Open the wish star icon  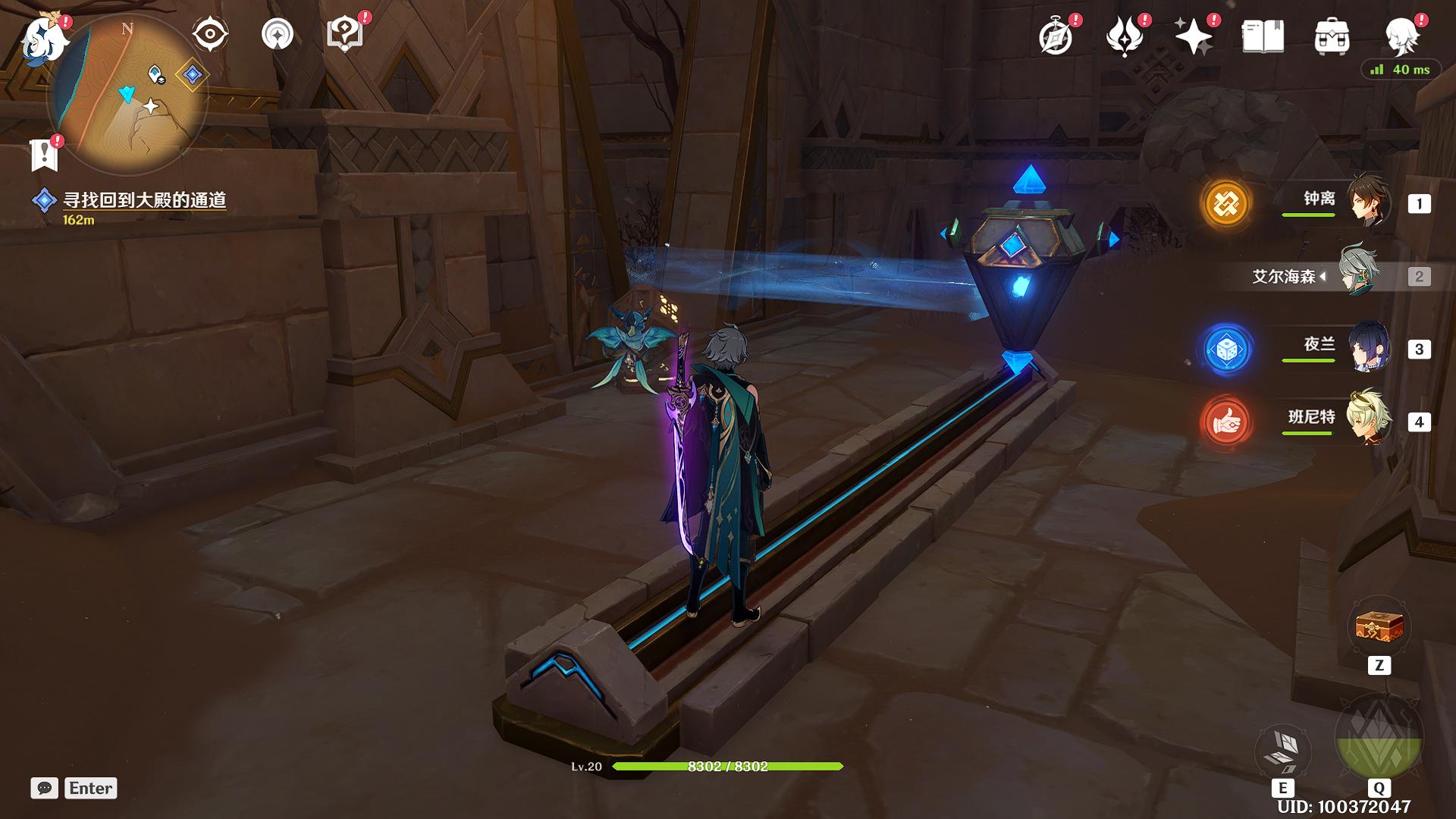tap(1193, 36)
